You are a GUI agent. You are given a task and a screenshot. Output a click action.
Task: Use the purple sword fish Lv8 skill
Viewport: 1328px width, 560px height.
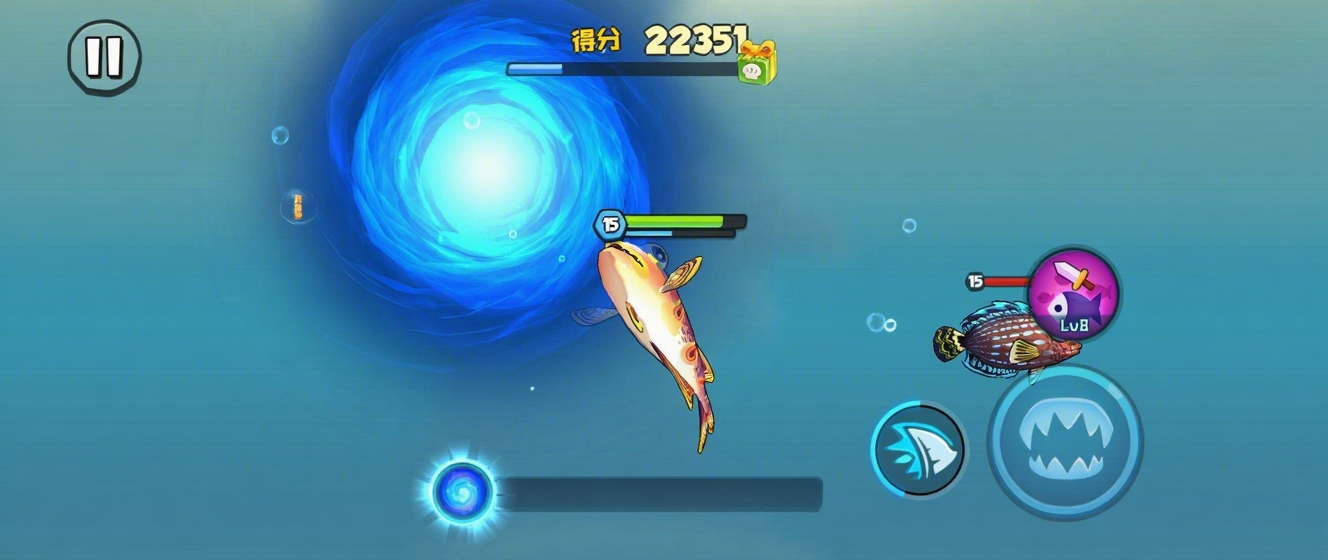coord(1074,293)
